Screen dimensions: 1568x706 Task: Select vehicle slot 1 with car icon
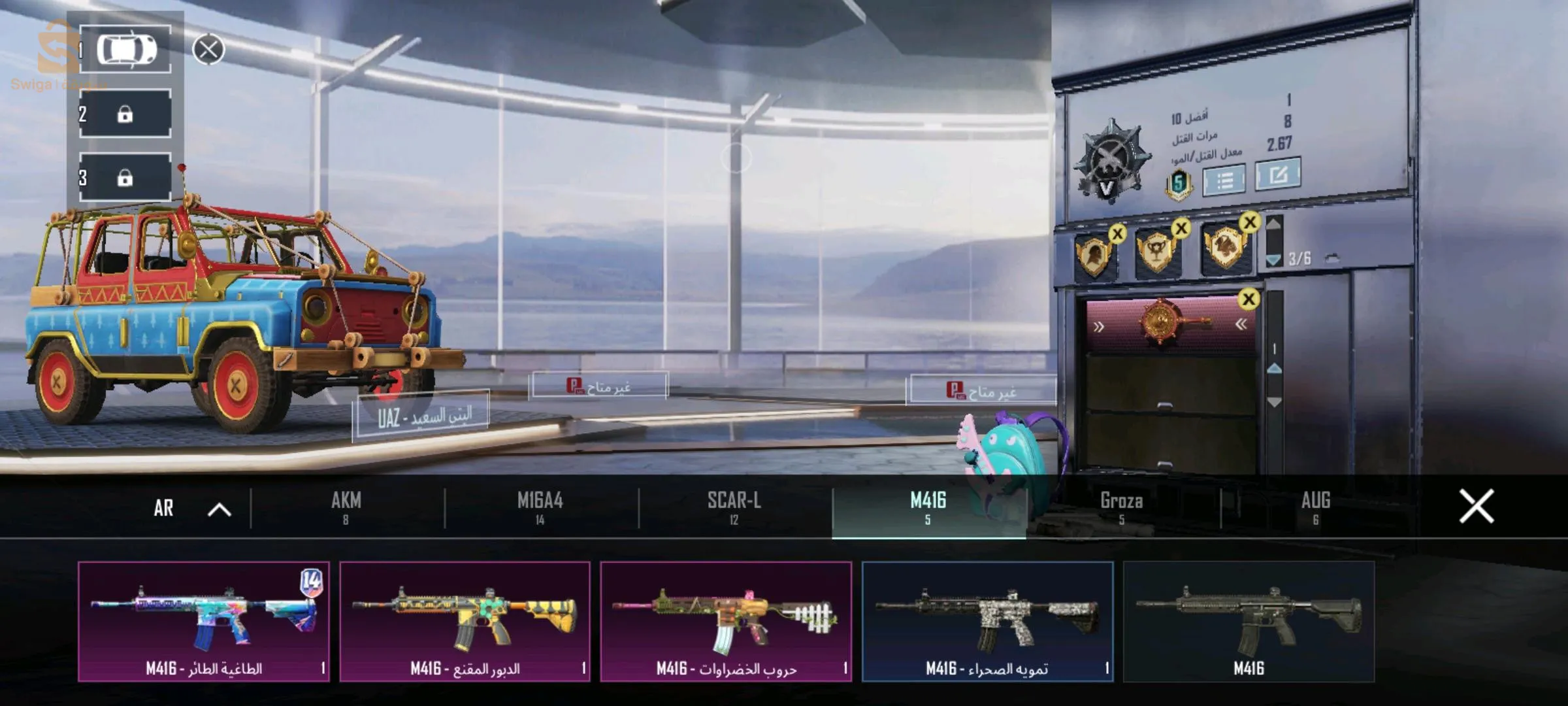125,50
